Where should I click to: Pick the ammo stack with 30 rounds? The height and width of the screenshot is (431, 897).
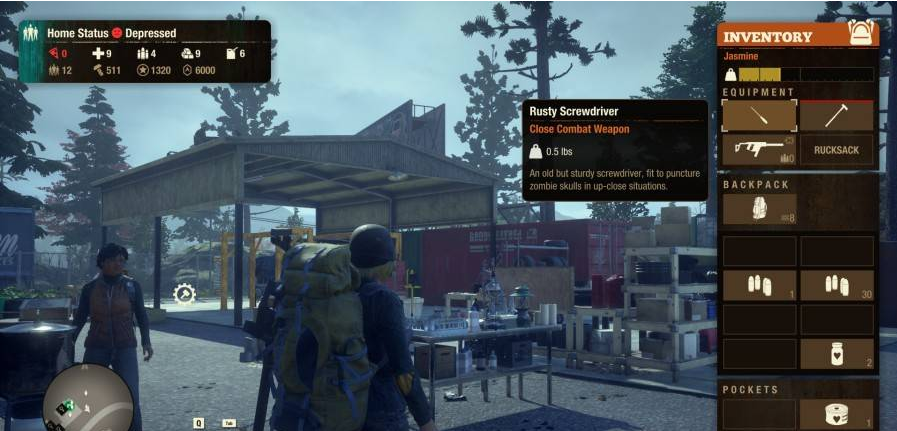tap(836, 285)
